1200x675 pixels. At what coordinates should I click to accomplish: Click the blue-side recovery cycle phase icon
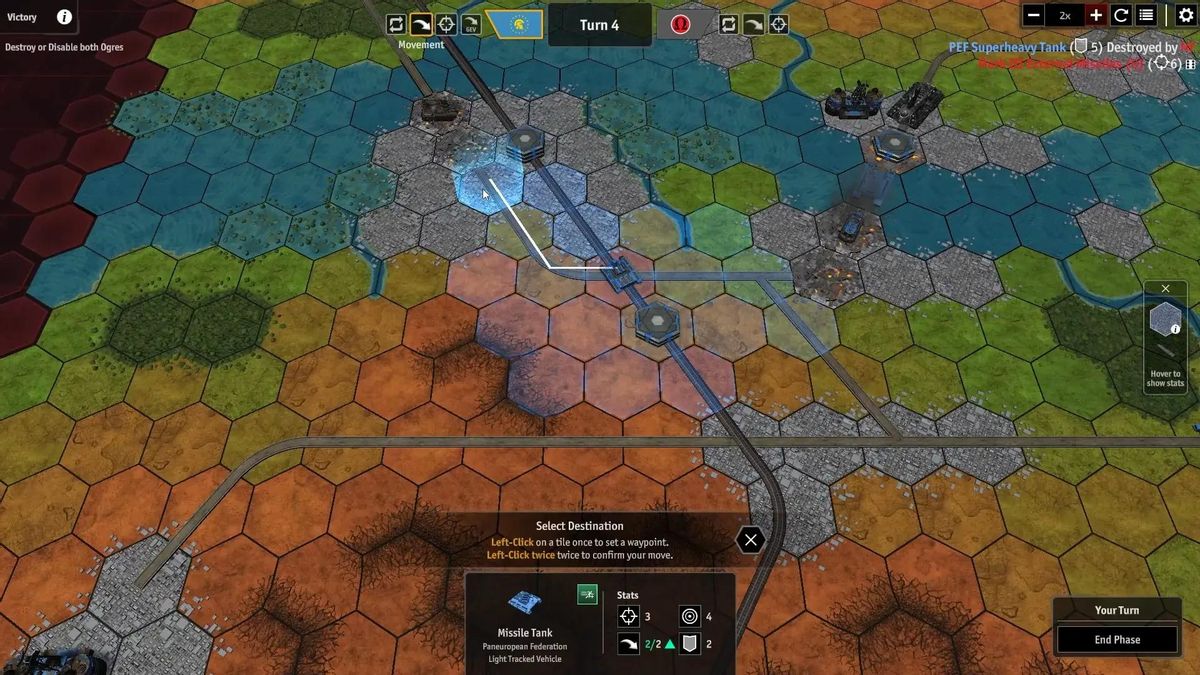[x=396, y=25]
